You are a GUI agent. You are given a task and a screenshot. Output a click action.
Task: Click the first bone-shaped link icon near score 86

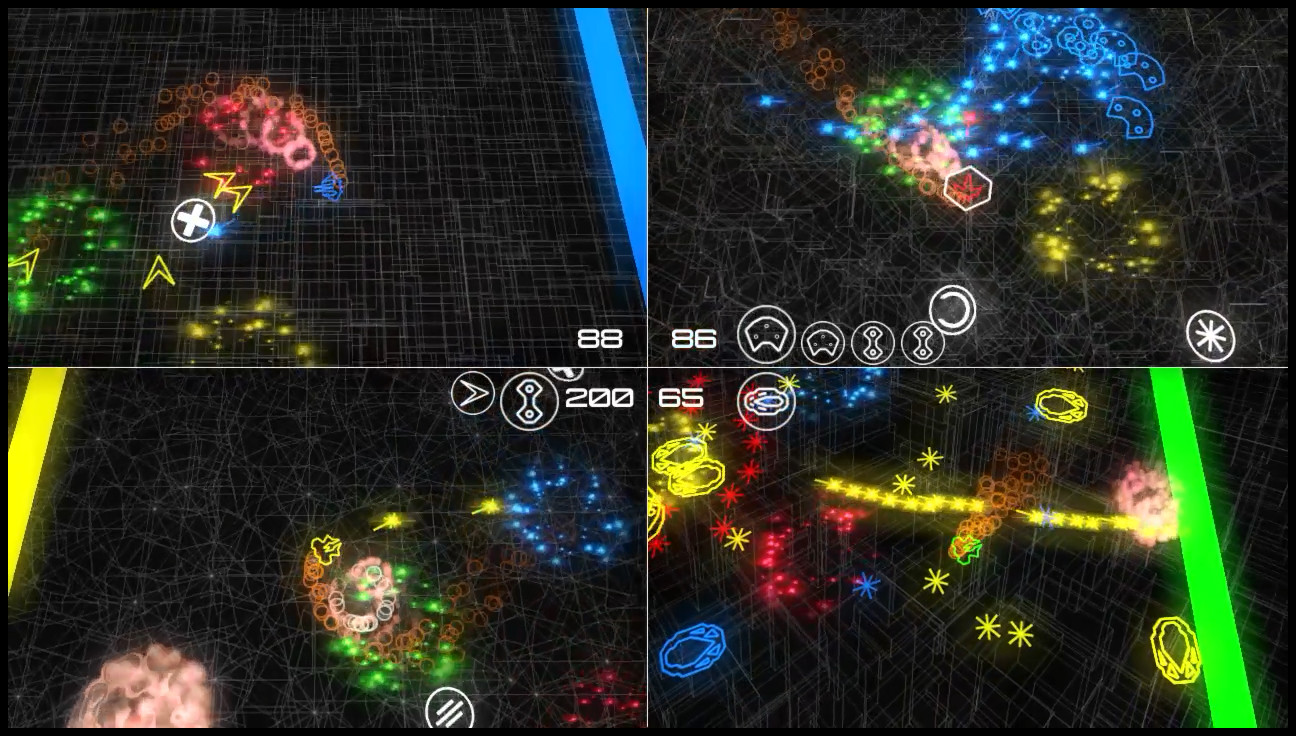pos(872,341)
